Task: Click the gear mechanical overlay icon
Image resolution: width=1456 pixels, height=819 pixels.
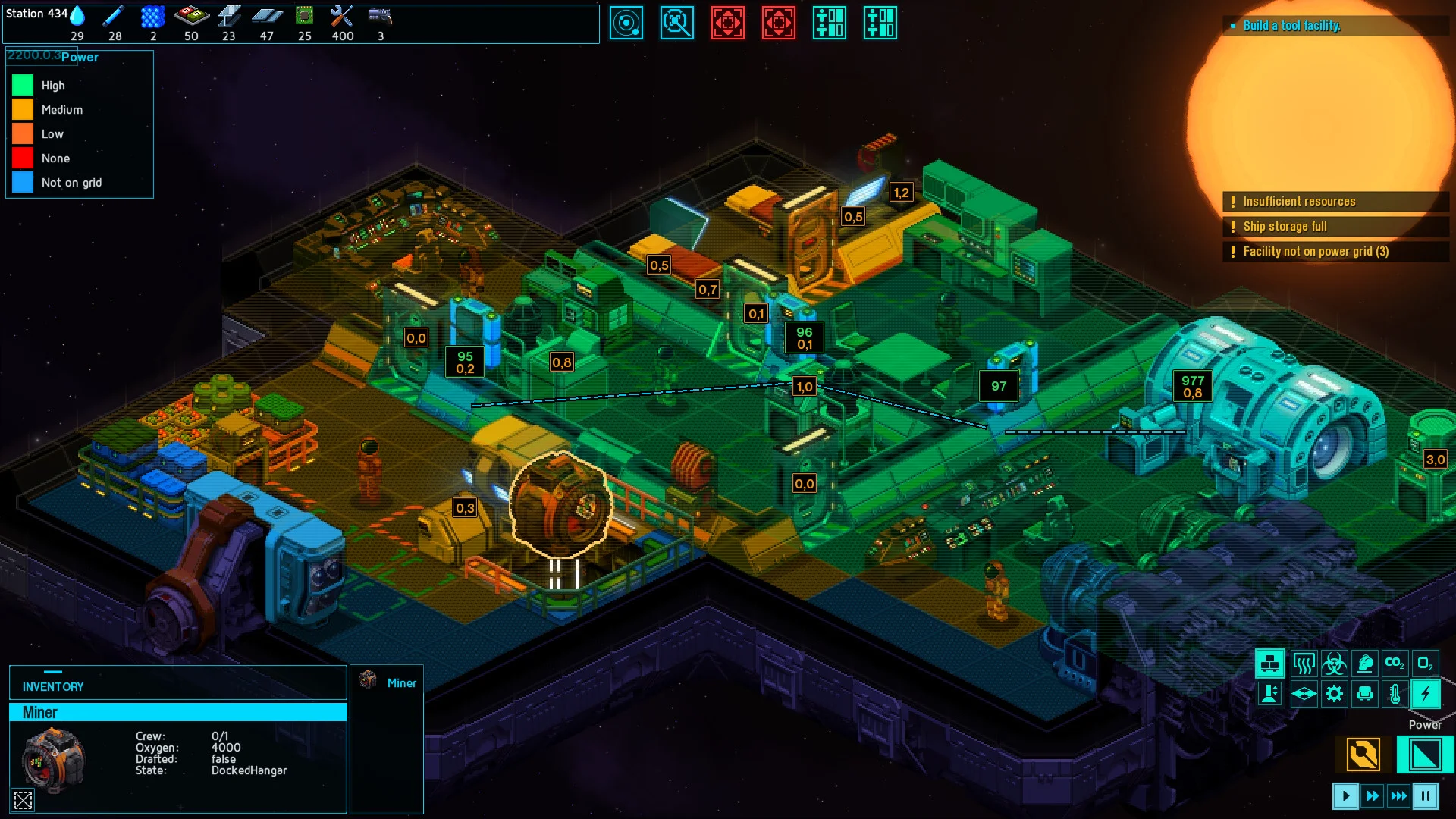Action: pos(1335,692)
